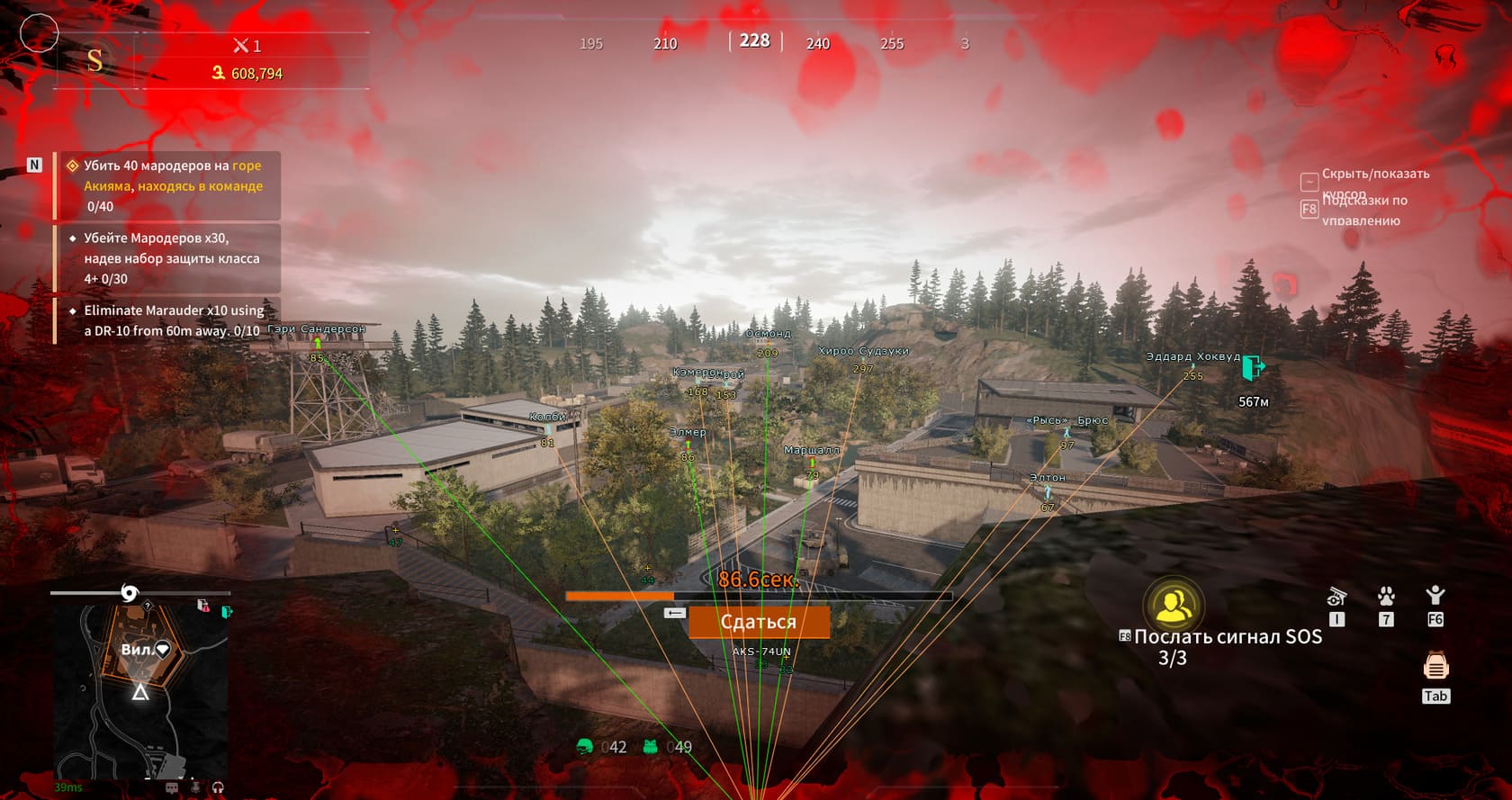The image size is (1512, 800).
Task: Click the S rank emblem
Action: coord(94,60)
